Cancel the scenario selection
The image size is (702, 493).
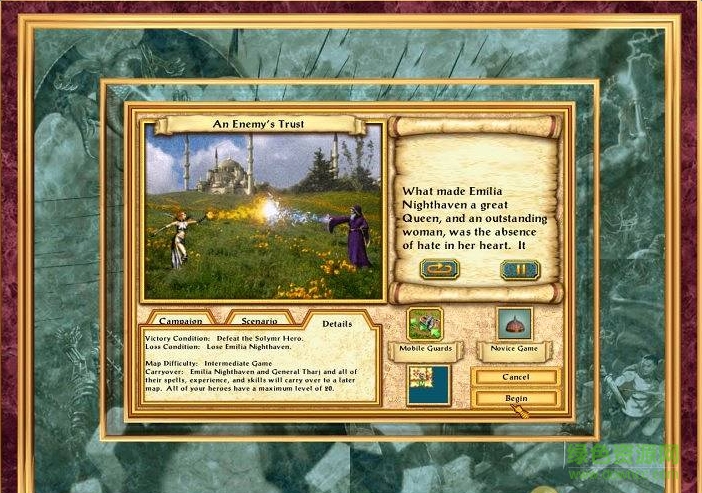[x=516, y=377]
